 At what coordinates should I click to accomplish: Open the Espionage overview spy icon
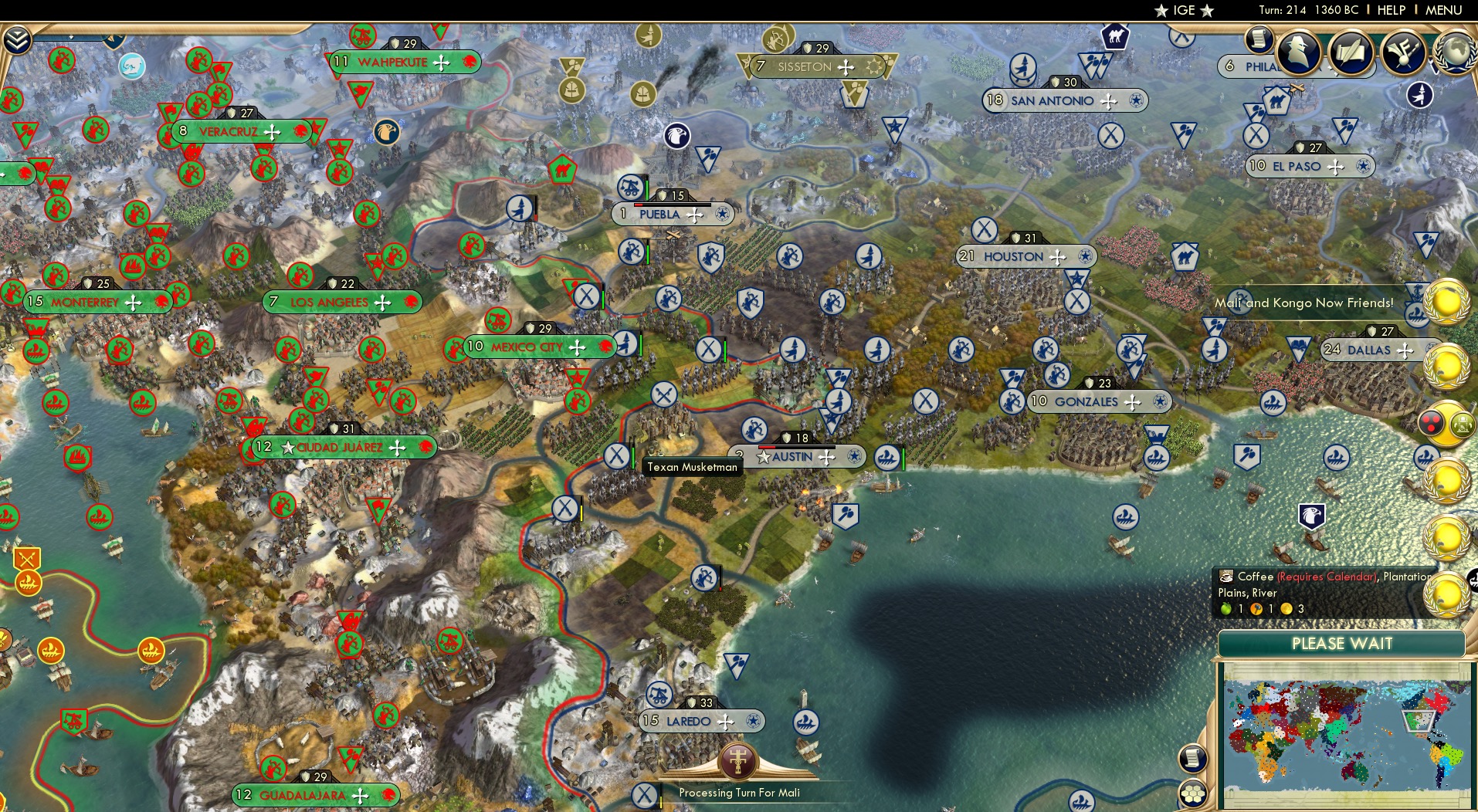[x=1298, y=52]
